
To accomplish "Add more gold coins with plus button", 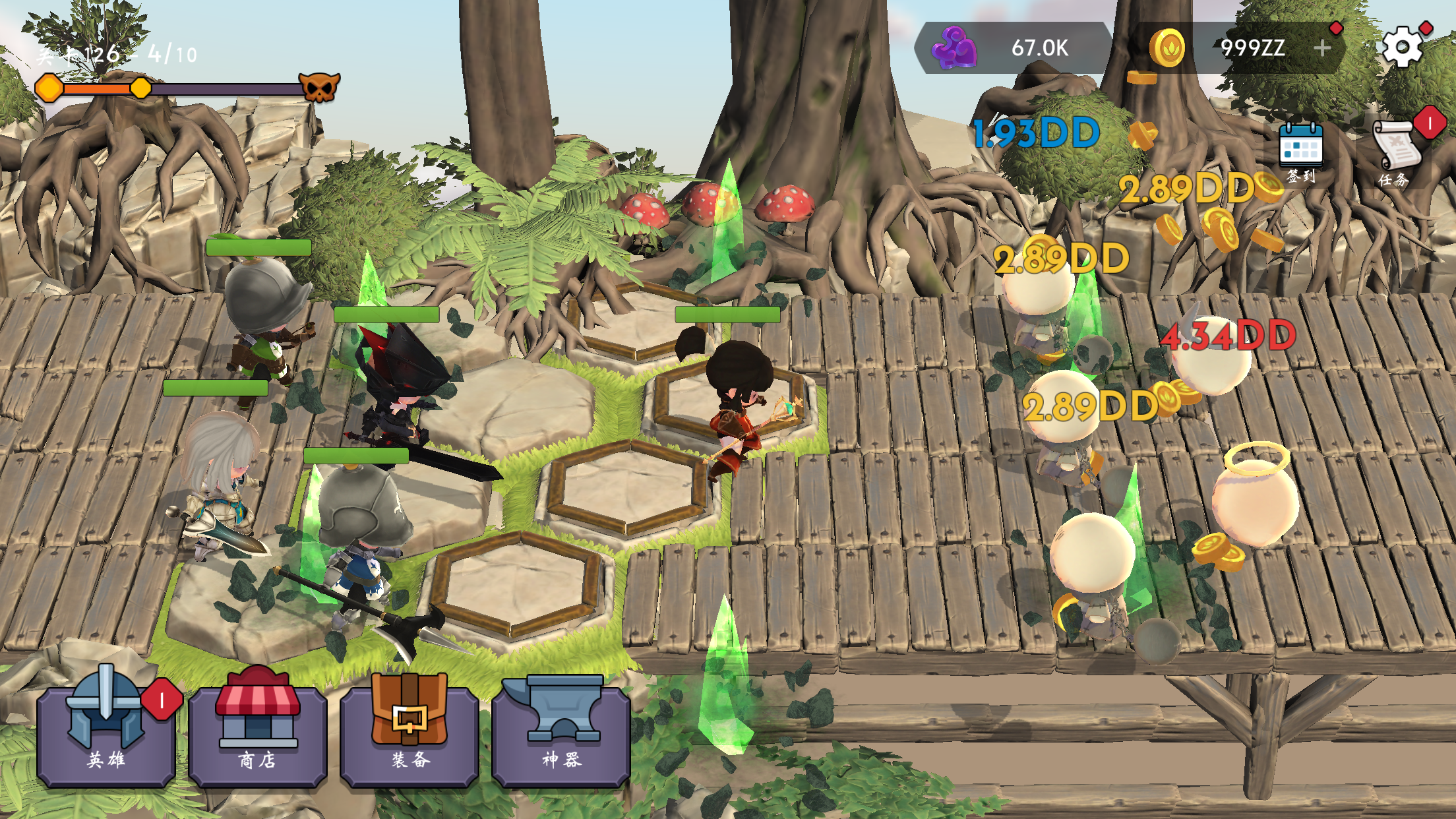I will point(1322,47).
